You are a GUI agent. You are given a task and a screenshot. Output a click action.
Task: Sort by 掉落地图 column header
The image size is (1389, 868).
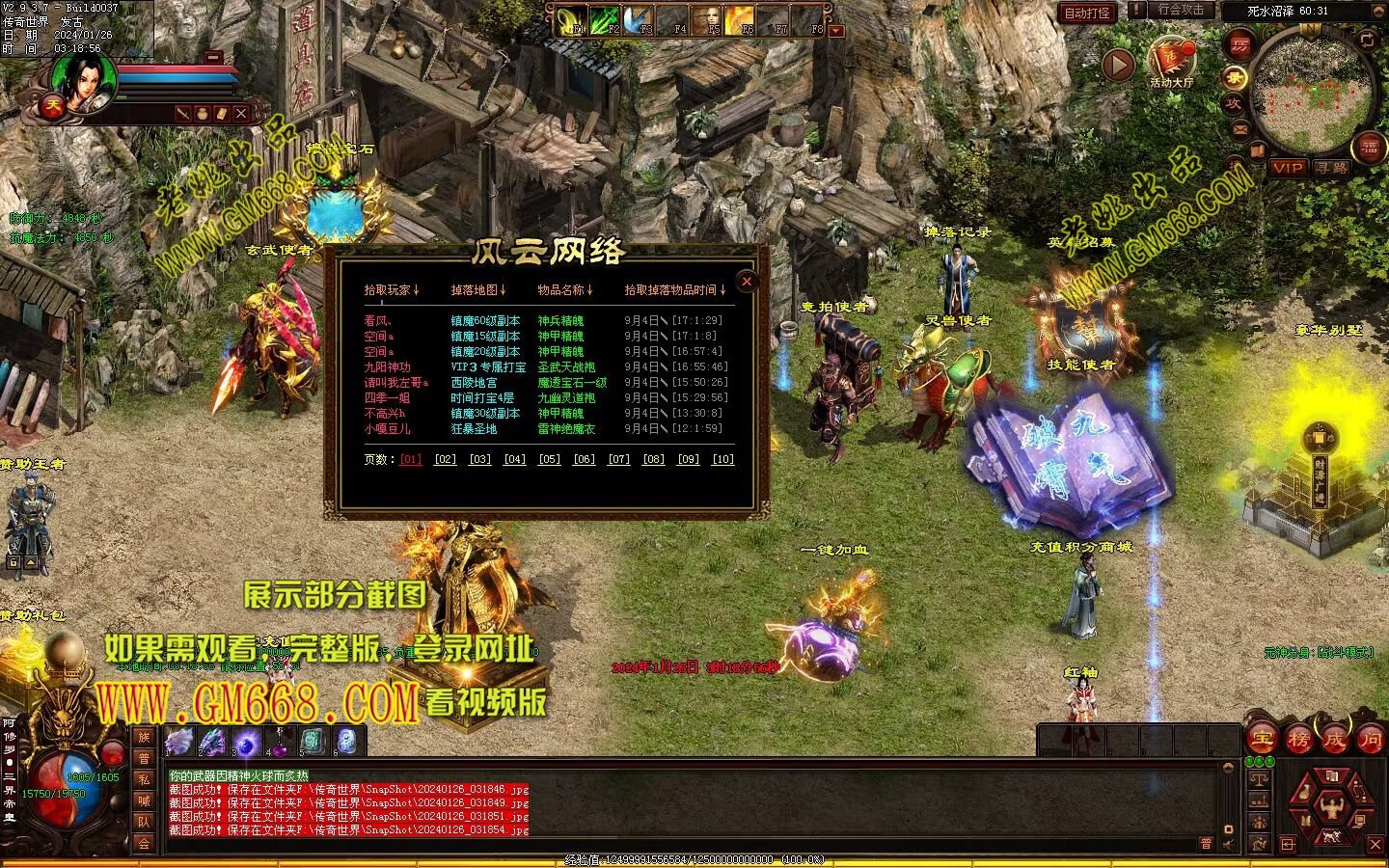(477, 289)
